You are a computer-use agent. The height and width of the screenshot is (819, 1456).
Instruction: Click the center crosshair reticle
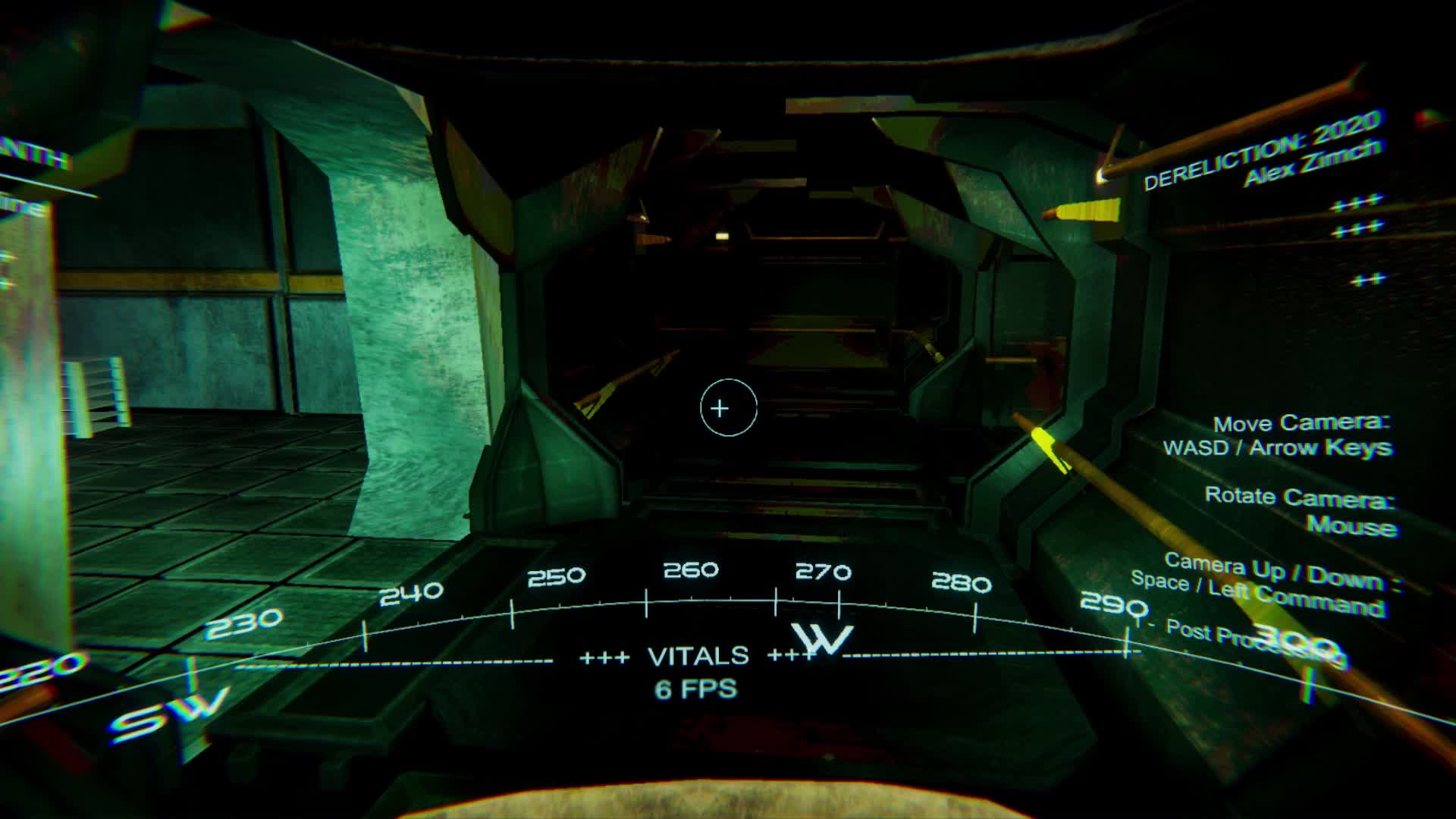(728, 408)
